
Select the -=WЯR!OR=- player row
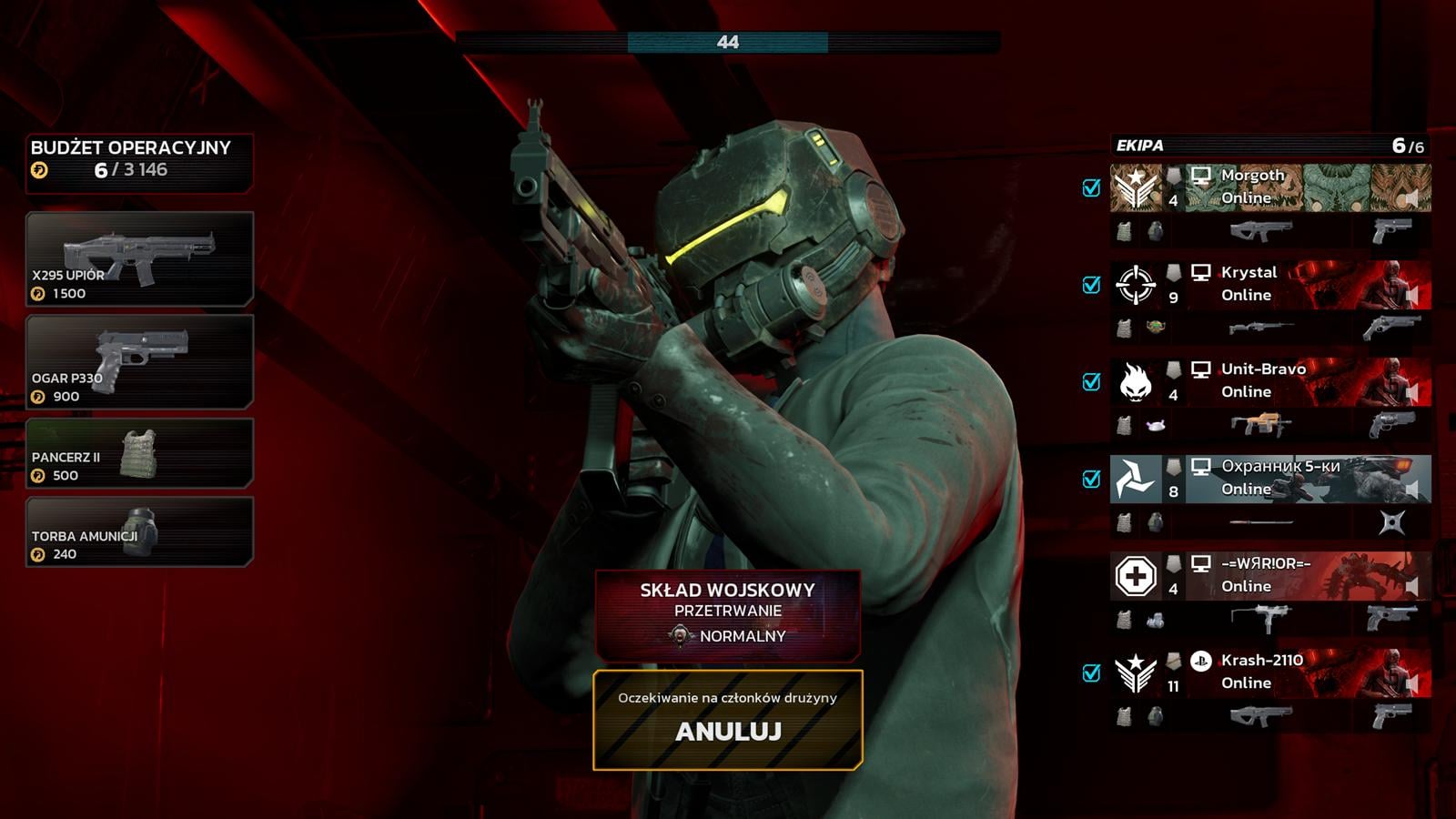click(x=1269, y=575)
